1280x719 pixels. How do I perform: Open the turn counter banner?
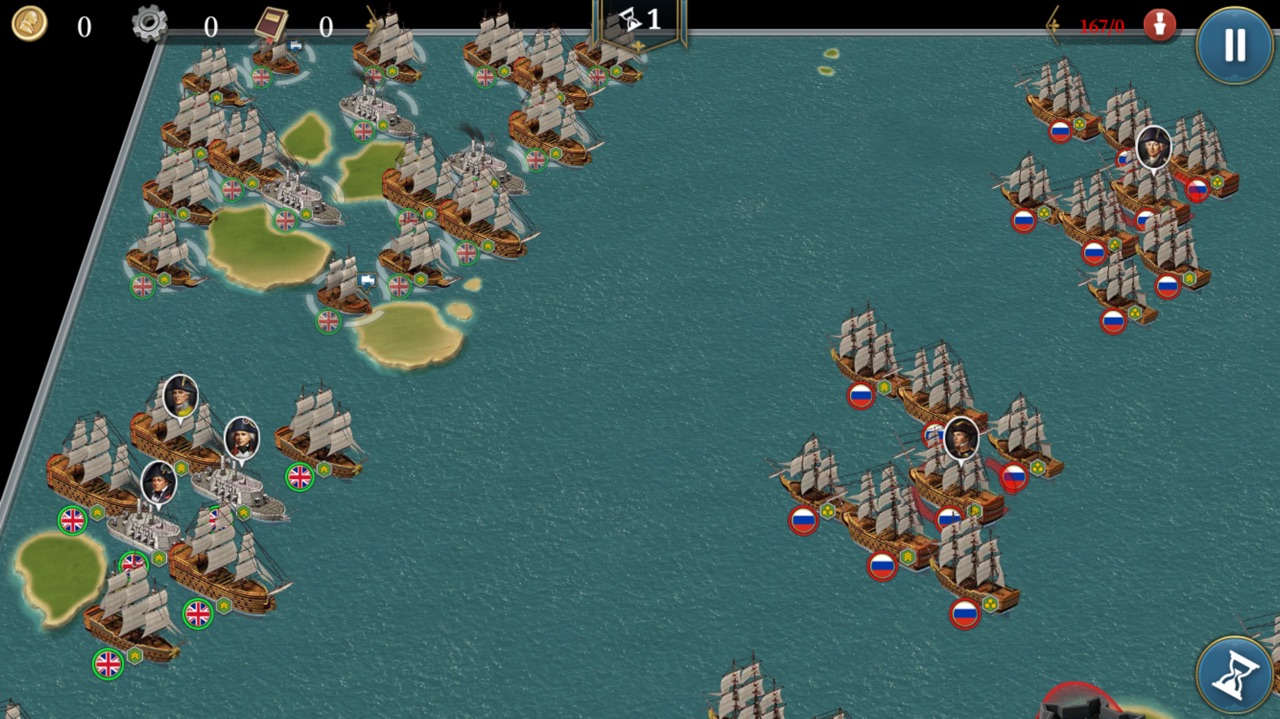[x=640, y=20]
